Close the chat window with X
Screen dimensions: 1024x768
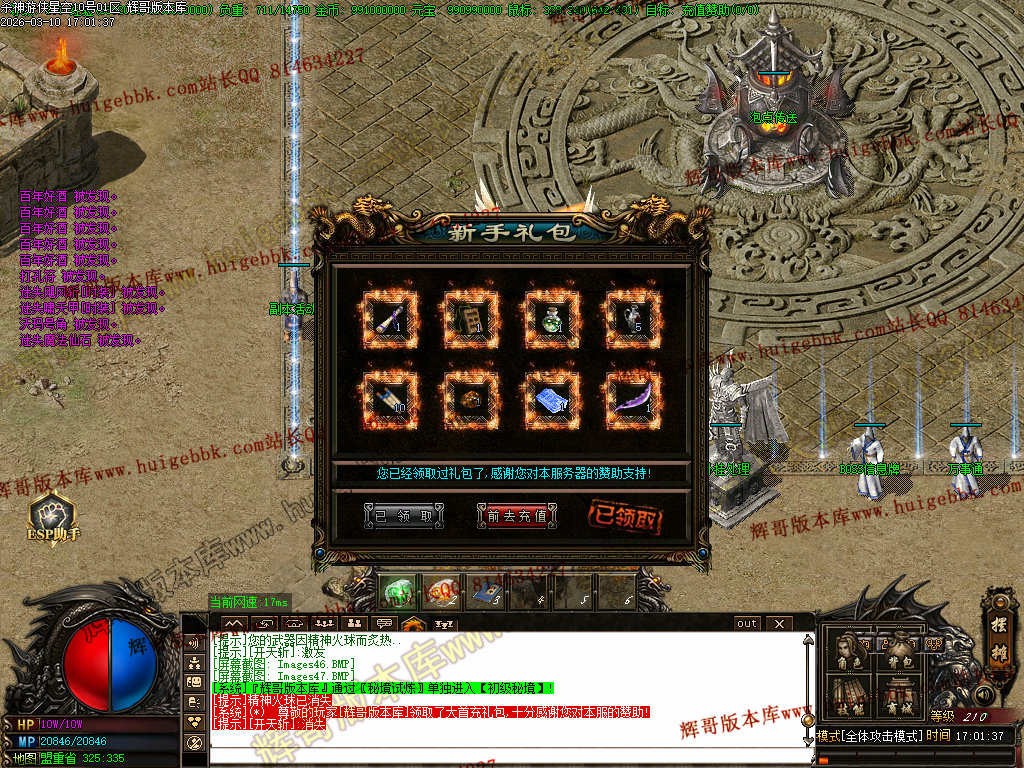(x=780, y=624)
